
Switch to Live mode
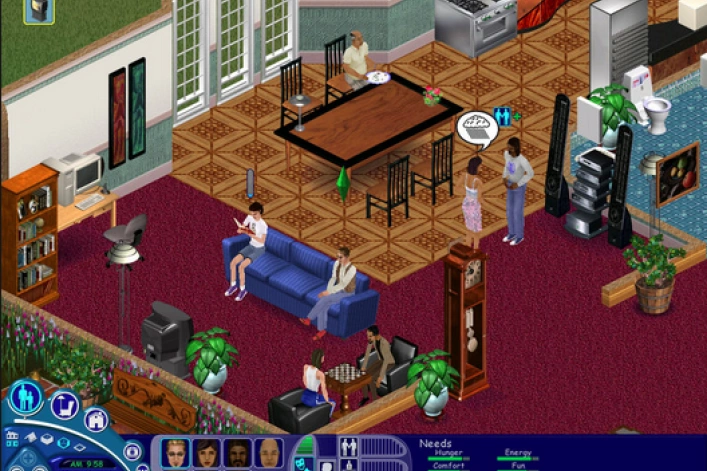pos(26,397)
